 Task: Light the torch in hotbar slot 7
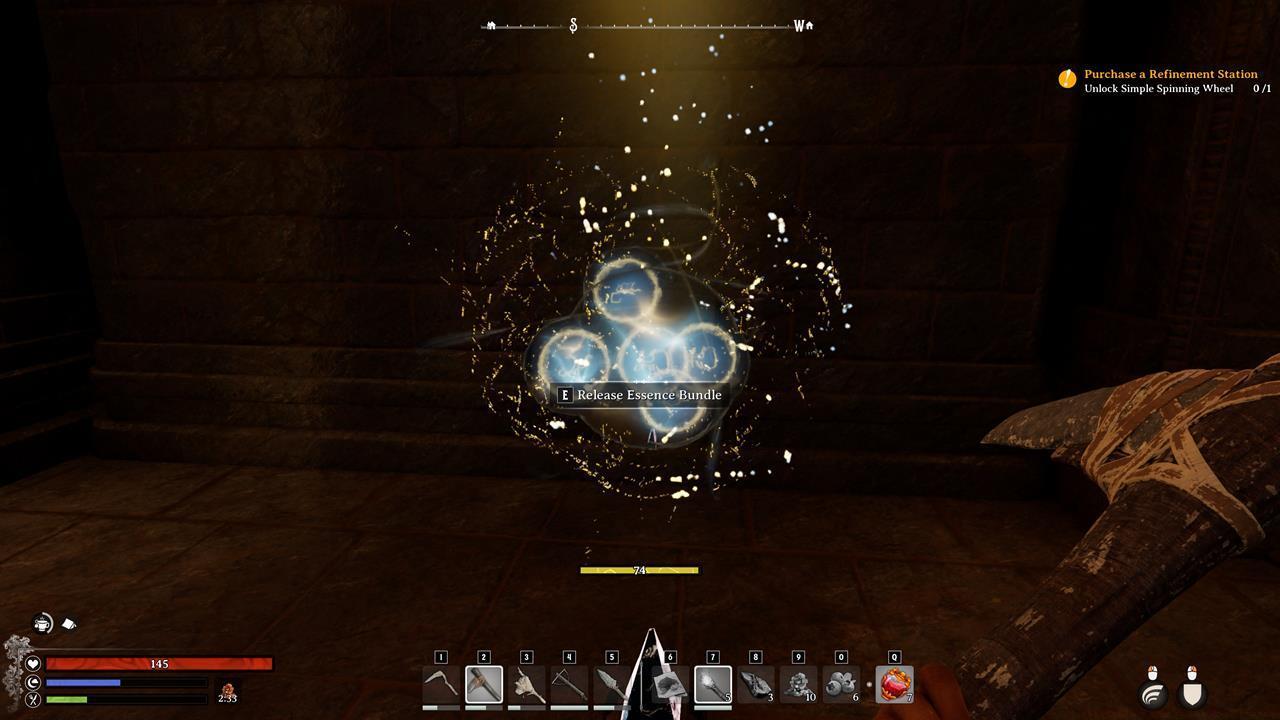711,684
